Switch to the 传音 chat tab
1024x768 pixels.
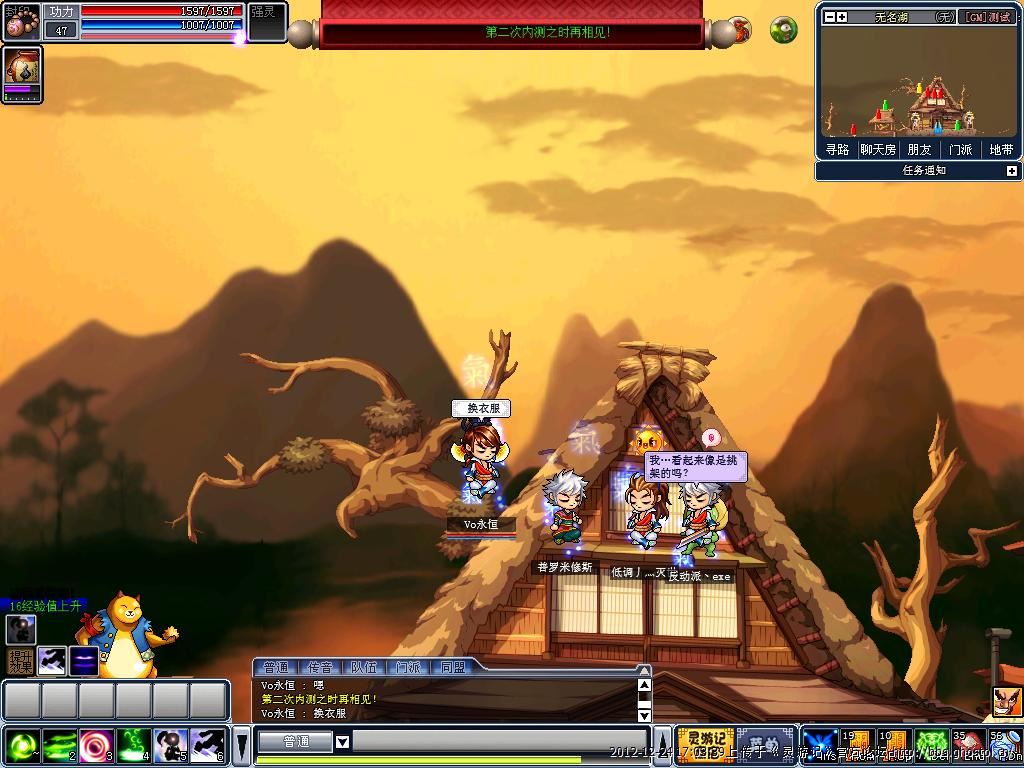pos(320,667)
